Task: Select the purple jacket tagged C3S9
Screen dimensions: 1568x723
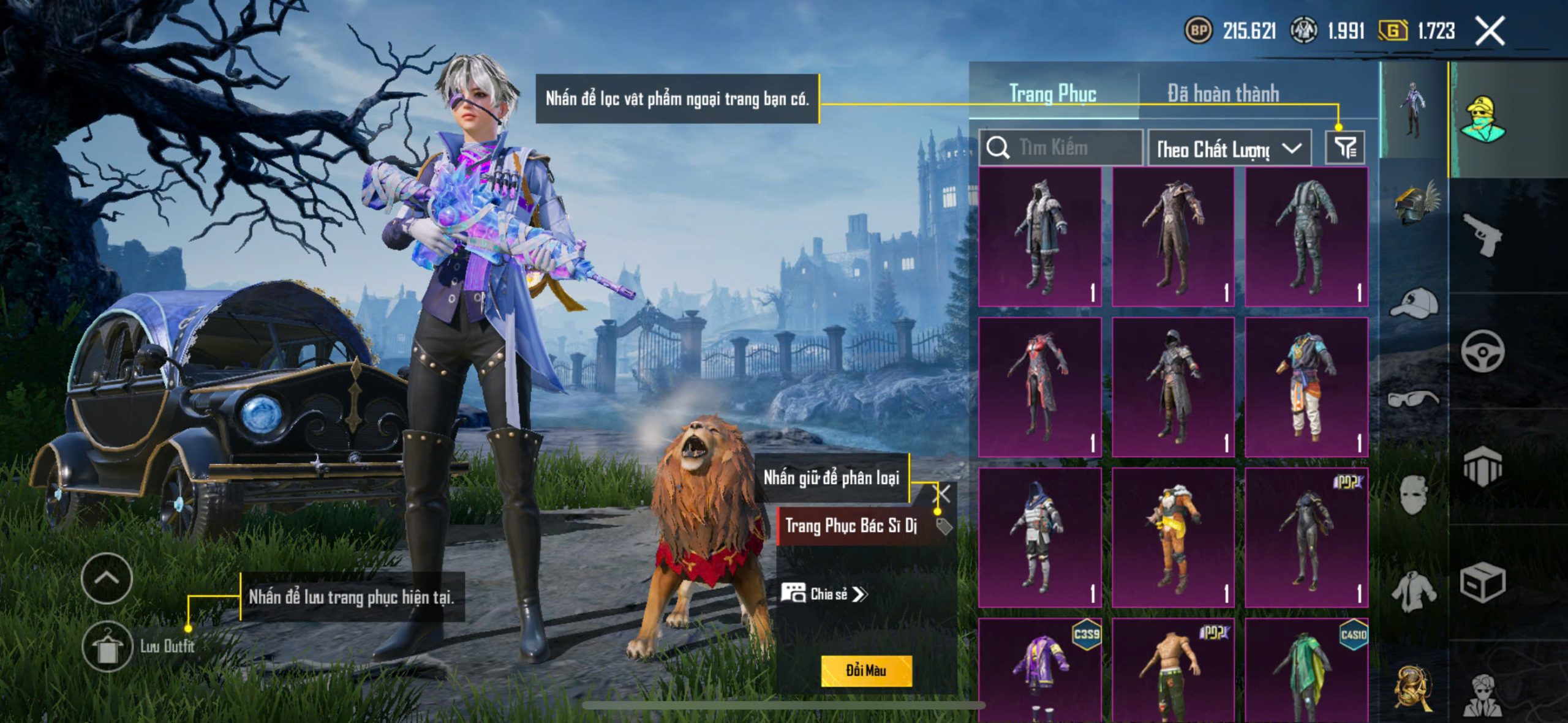Action: point(1040,669)
